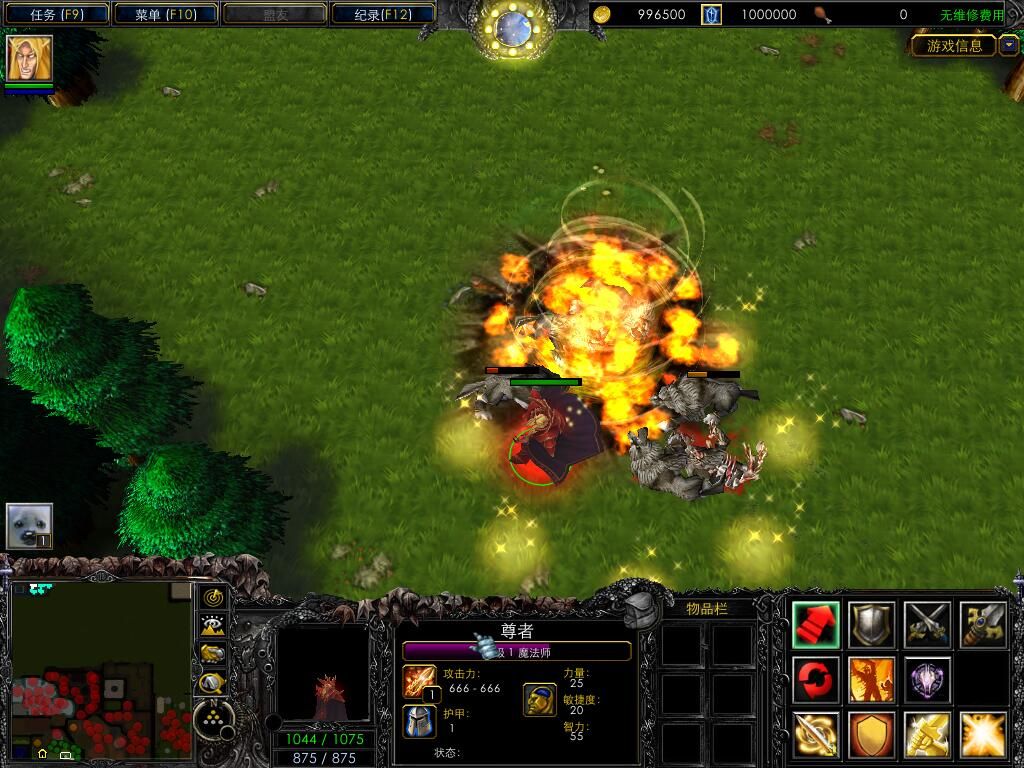Toggle minimap terrain display eye button
Viewport: 1024px width, 768px height.
pyautogui.click(x=213, y=626)
